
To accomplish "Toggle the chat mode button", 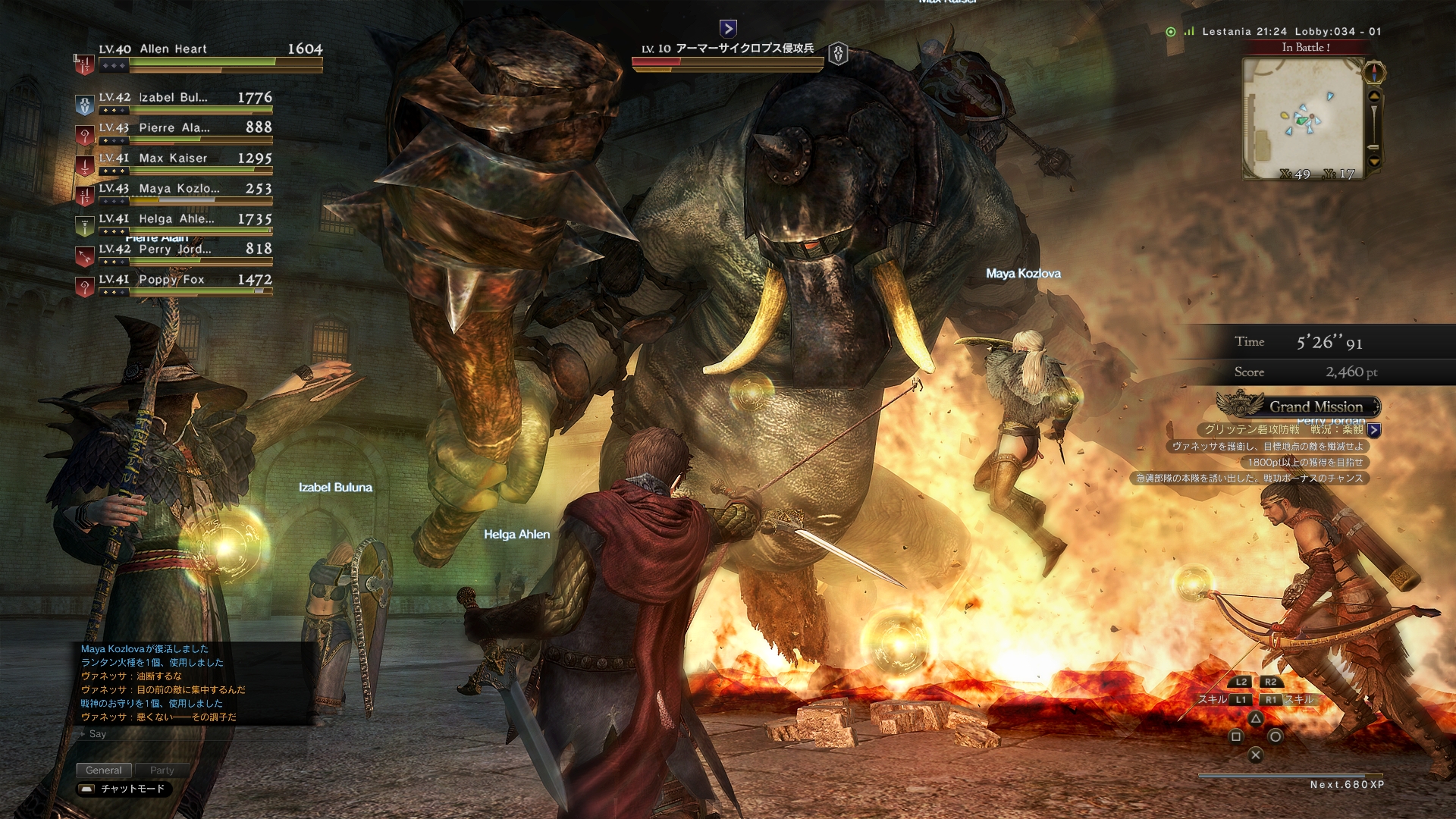I will coord(124,789).
